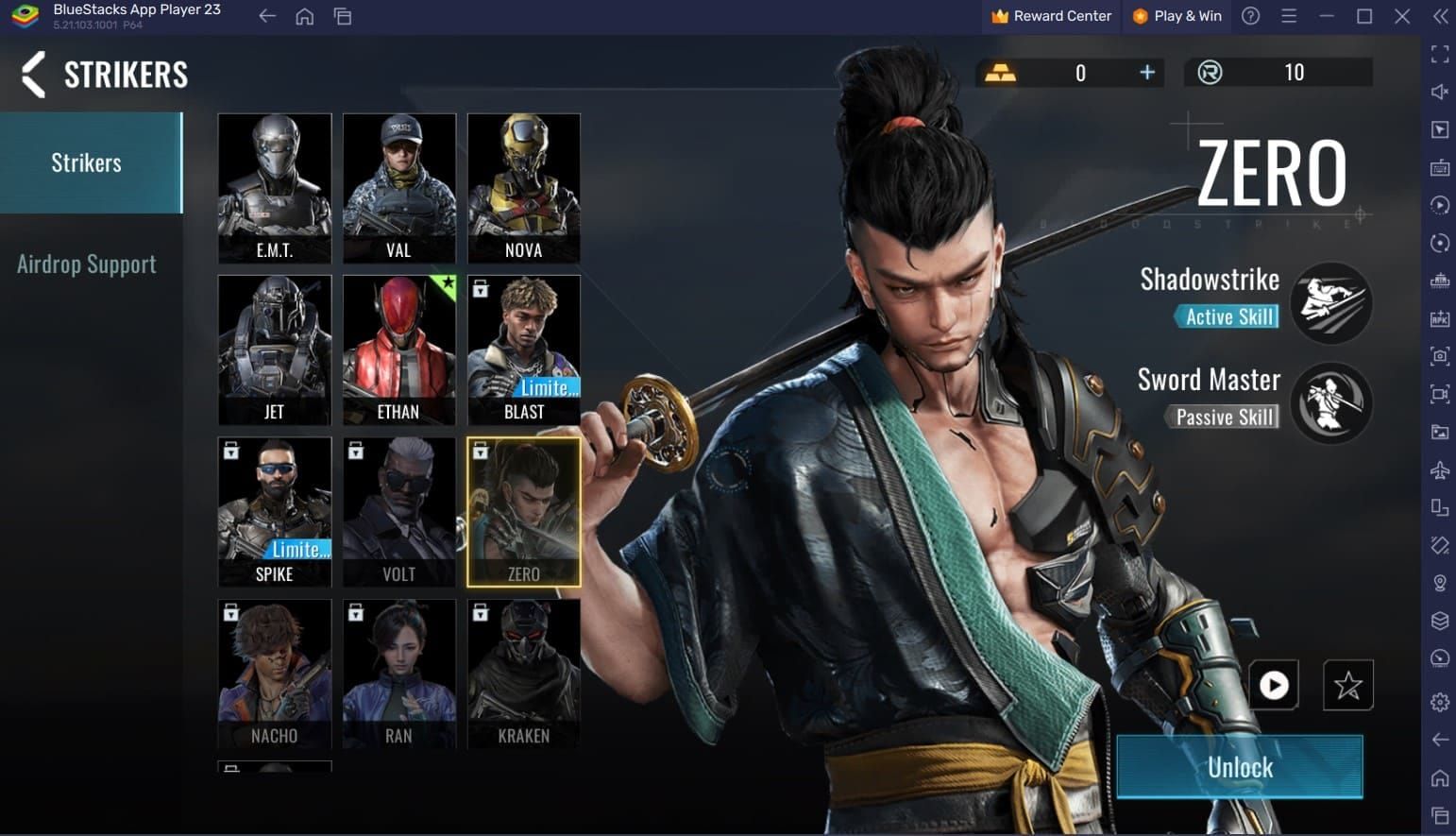Open the Reward Center menu item
Viewport: 1456px width, 836px height.
(1050, 15)
